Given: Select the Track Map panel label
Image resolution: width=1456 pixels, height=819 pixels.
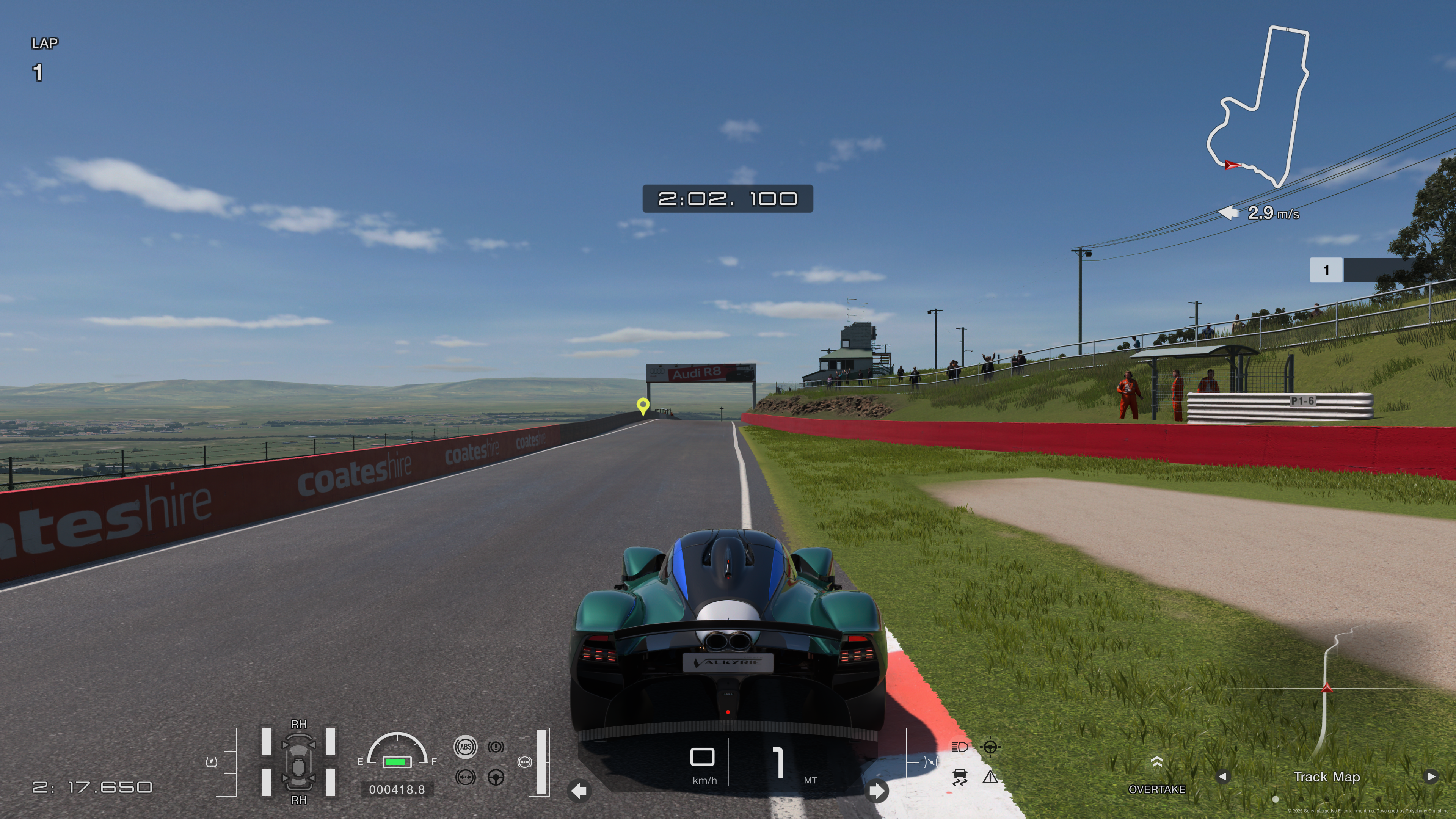Looking at the screenshot, I should 1327,777.
